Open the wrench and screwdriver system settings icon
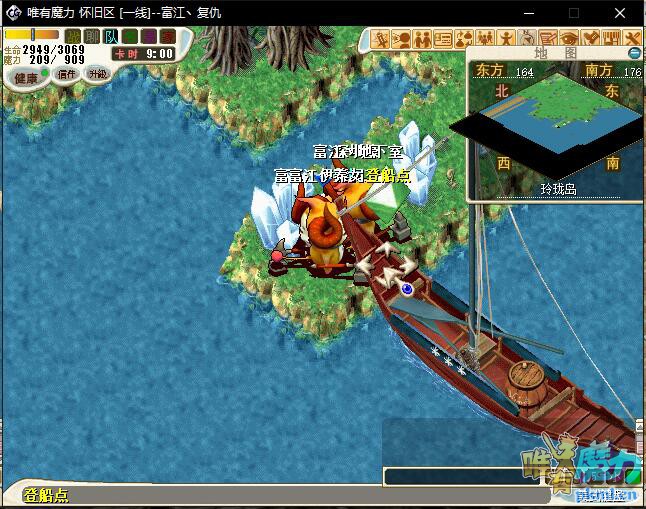Image resolution: width=646 pixels, height=509 pixels. (633, 39)
